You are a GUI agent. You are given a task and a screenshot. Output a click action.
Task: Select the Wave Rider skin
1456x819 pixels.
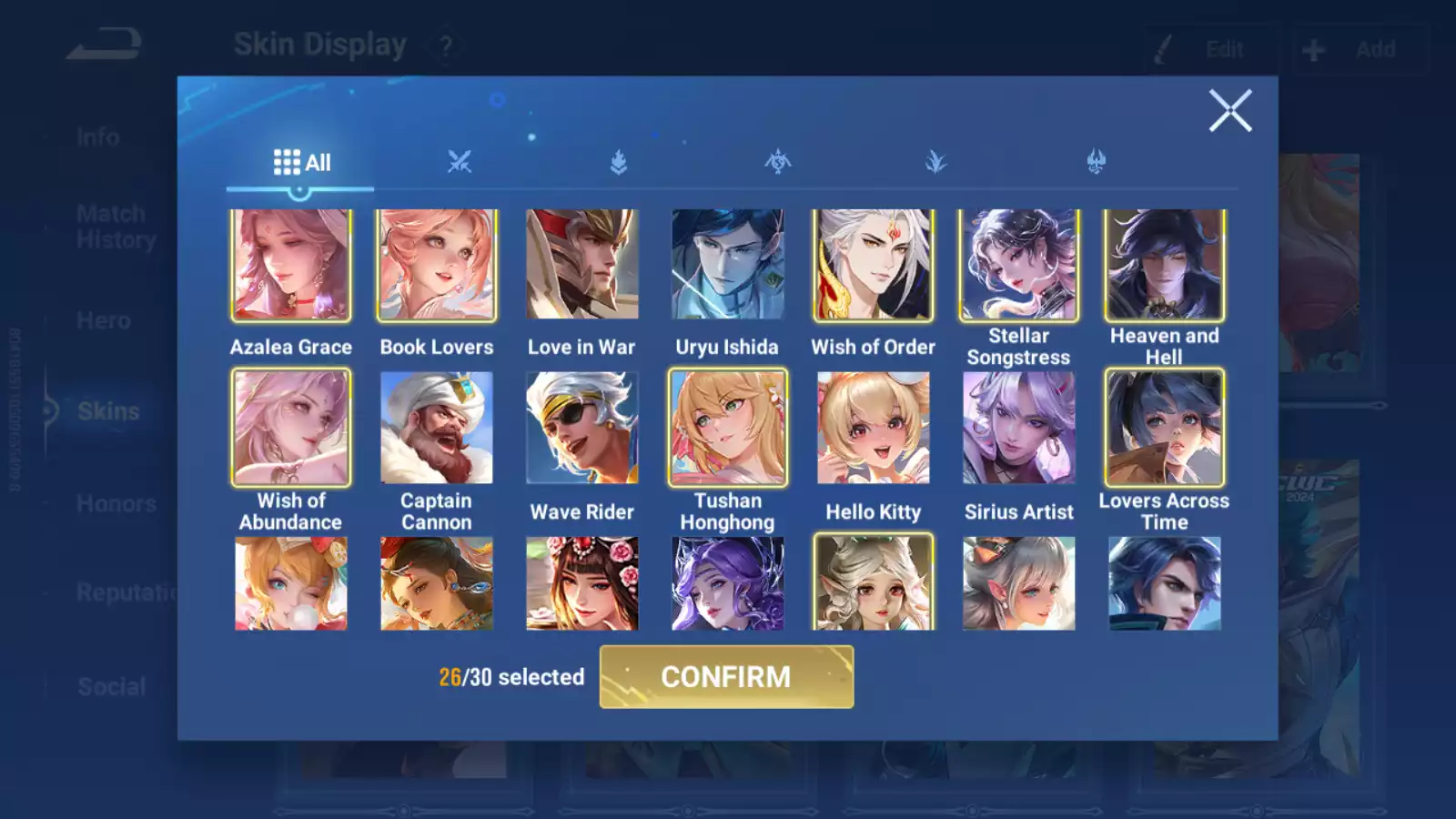(582, 428)
